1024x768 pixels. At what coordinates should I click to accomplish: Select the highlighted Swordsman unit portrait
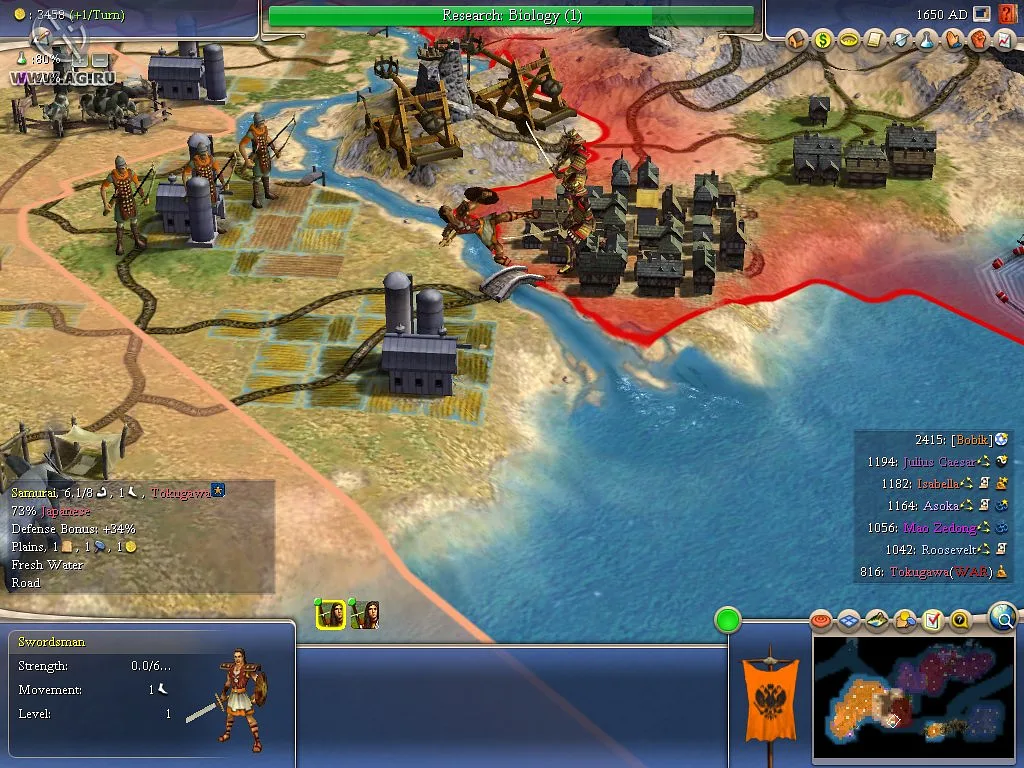click(x=330, y=615)
